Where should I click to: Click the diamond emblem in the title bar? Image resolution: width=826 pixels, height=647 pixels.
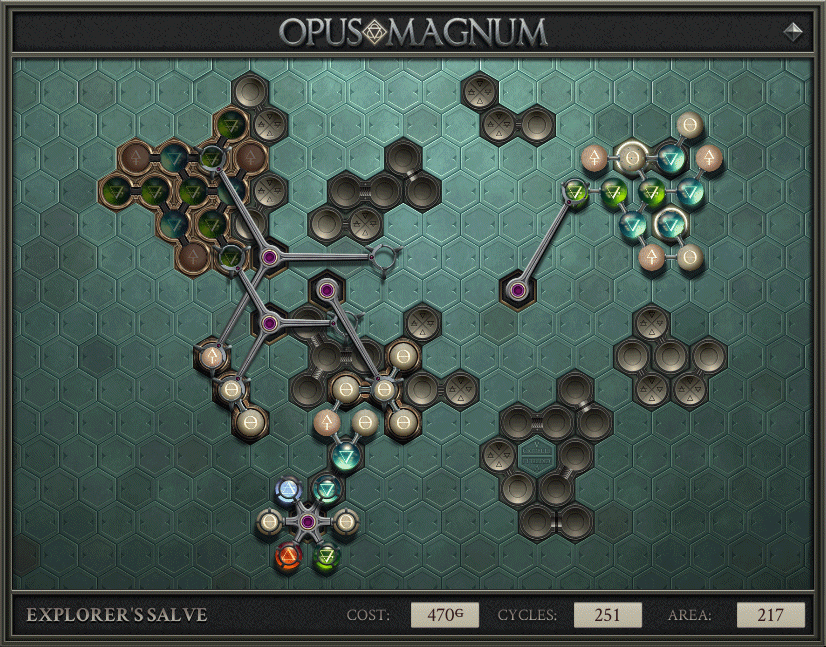(793, 31)
